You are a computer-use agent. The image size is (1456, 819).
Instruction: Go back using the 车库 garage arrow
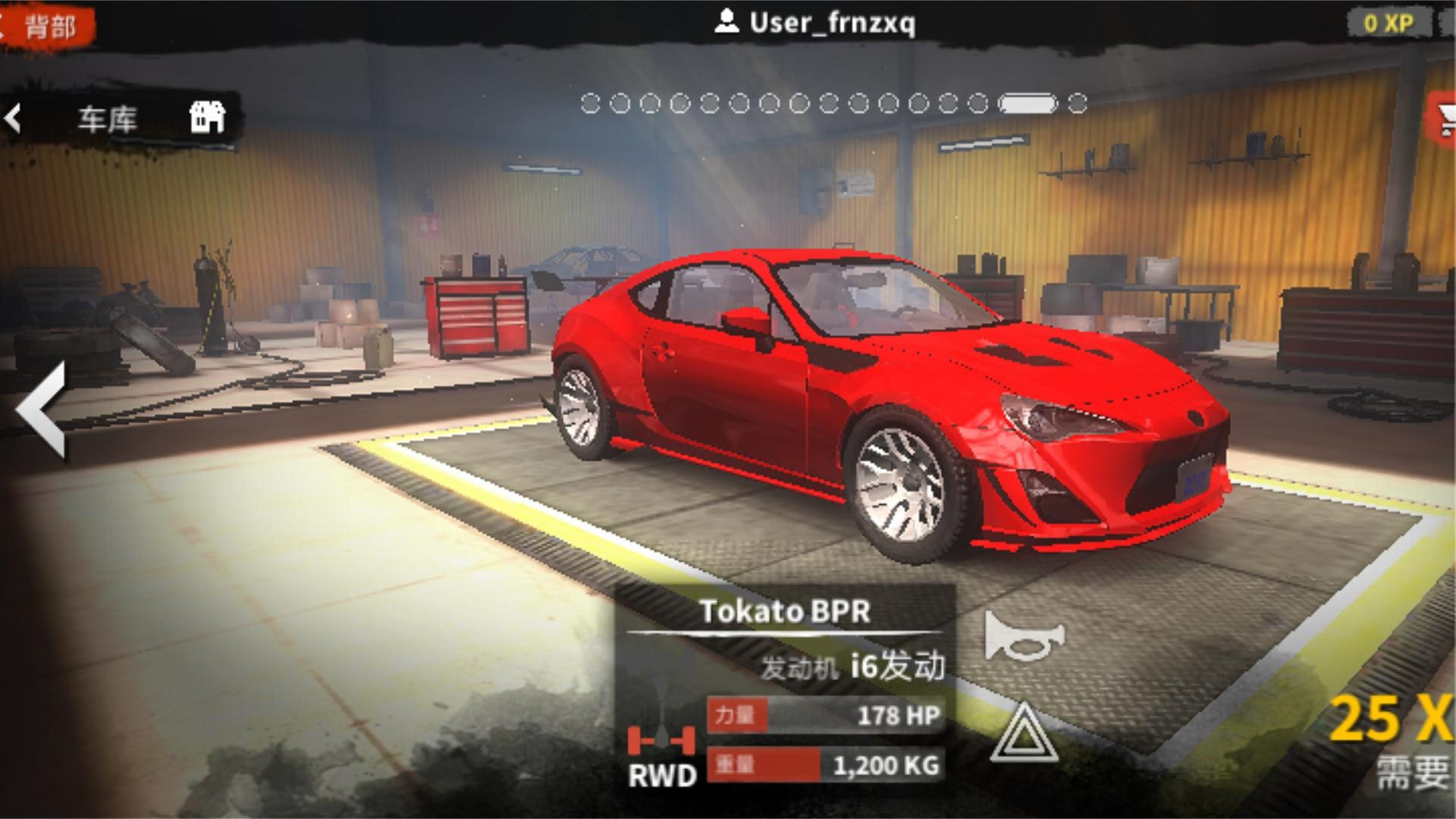pos(14,118)
